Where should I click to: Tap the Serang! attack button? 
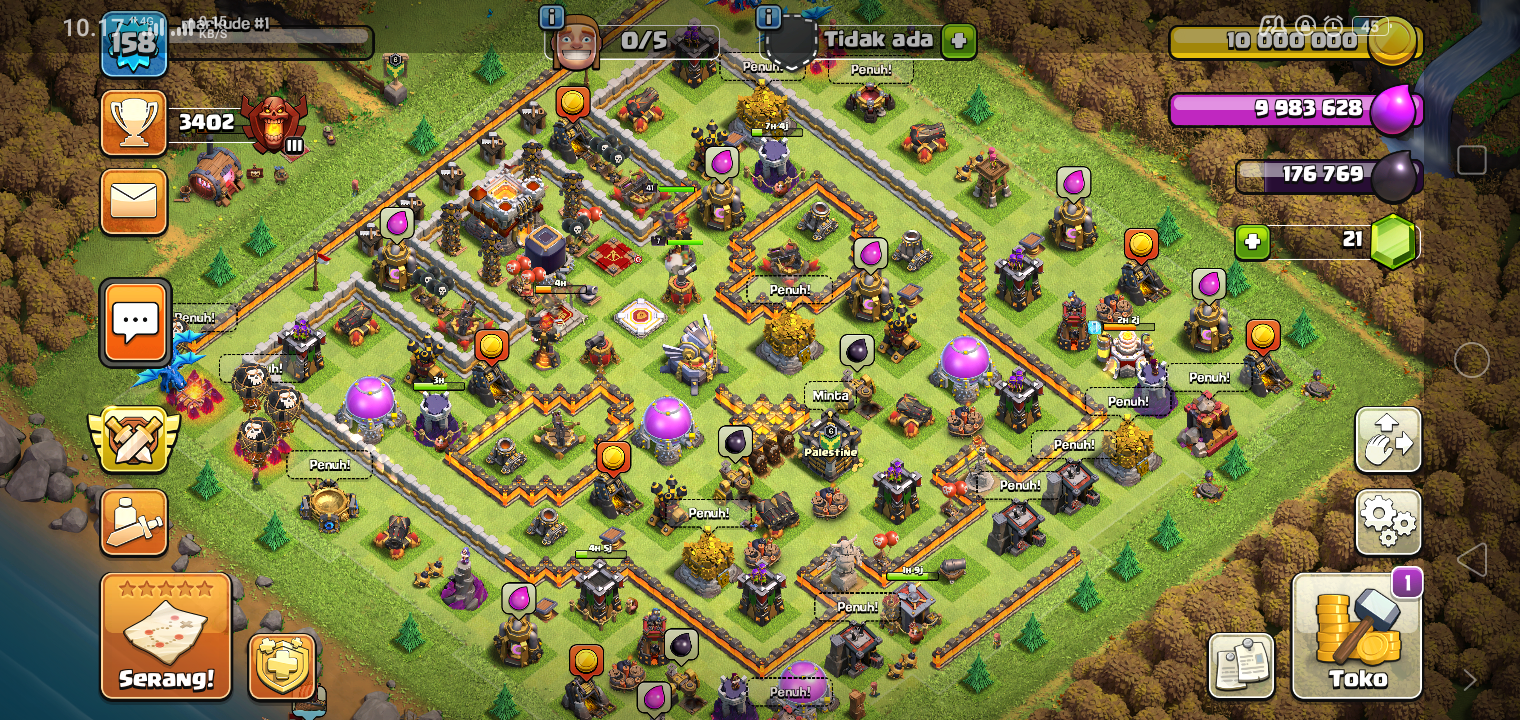165,635
